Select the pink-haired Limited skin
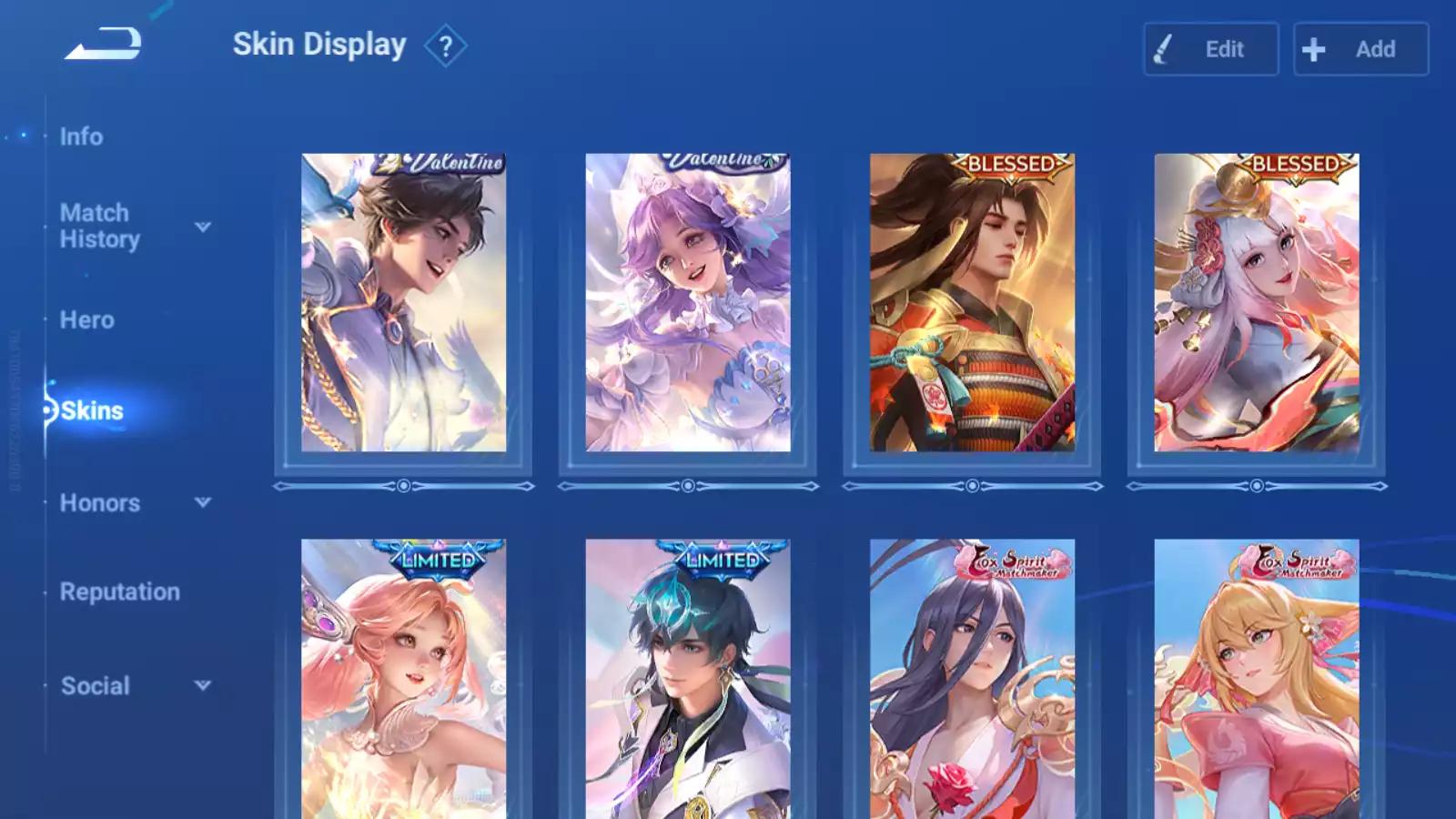This screenshot has height=819, width=1456. (x=403, y=679)
